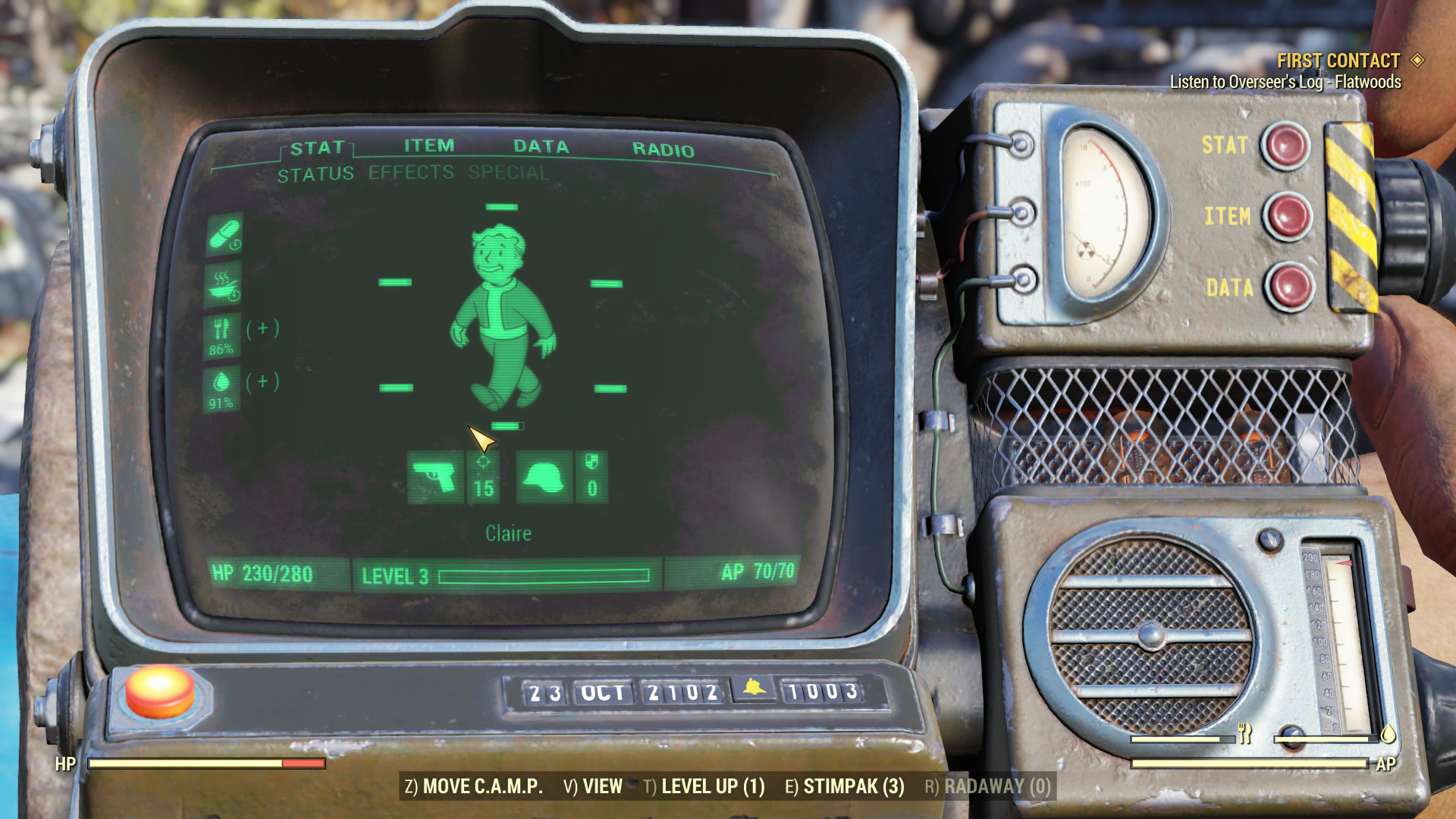The height and width of the screenshot is (819, 1456).
Task: Select the RADIO tab
Action: pyautogui.click(x=663, y=149)
